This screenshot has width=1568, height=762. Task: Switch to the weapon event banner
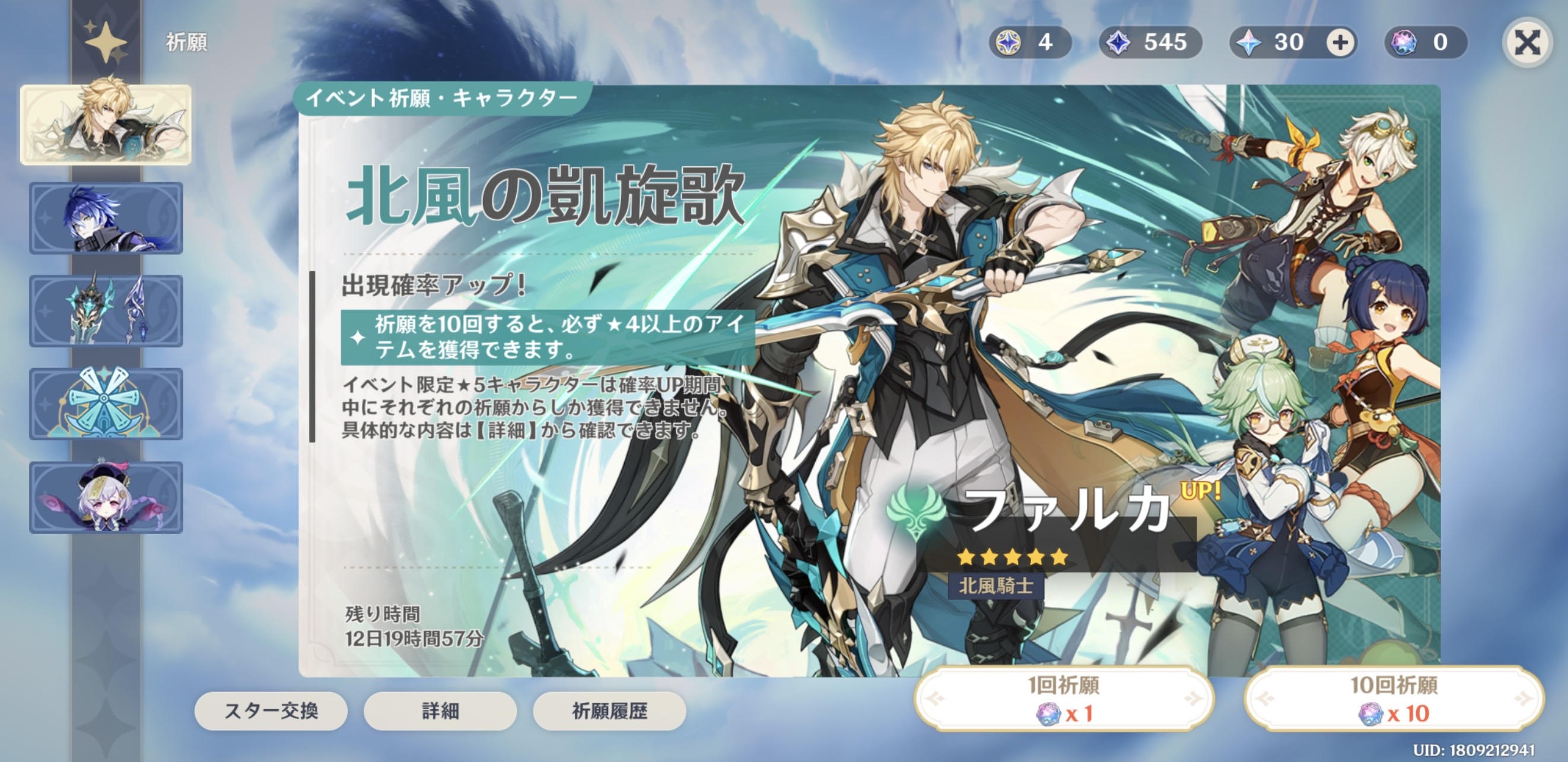[x=106, y=310]
